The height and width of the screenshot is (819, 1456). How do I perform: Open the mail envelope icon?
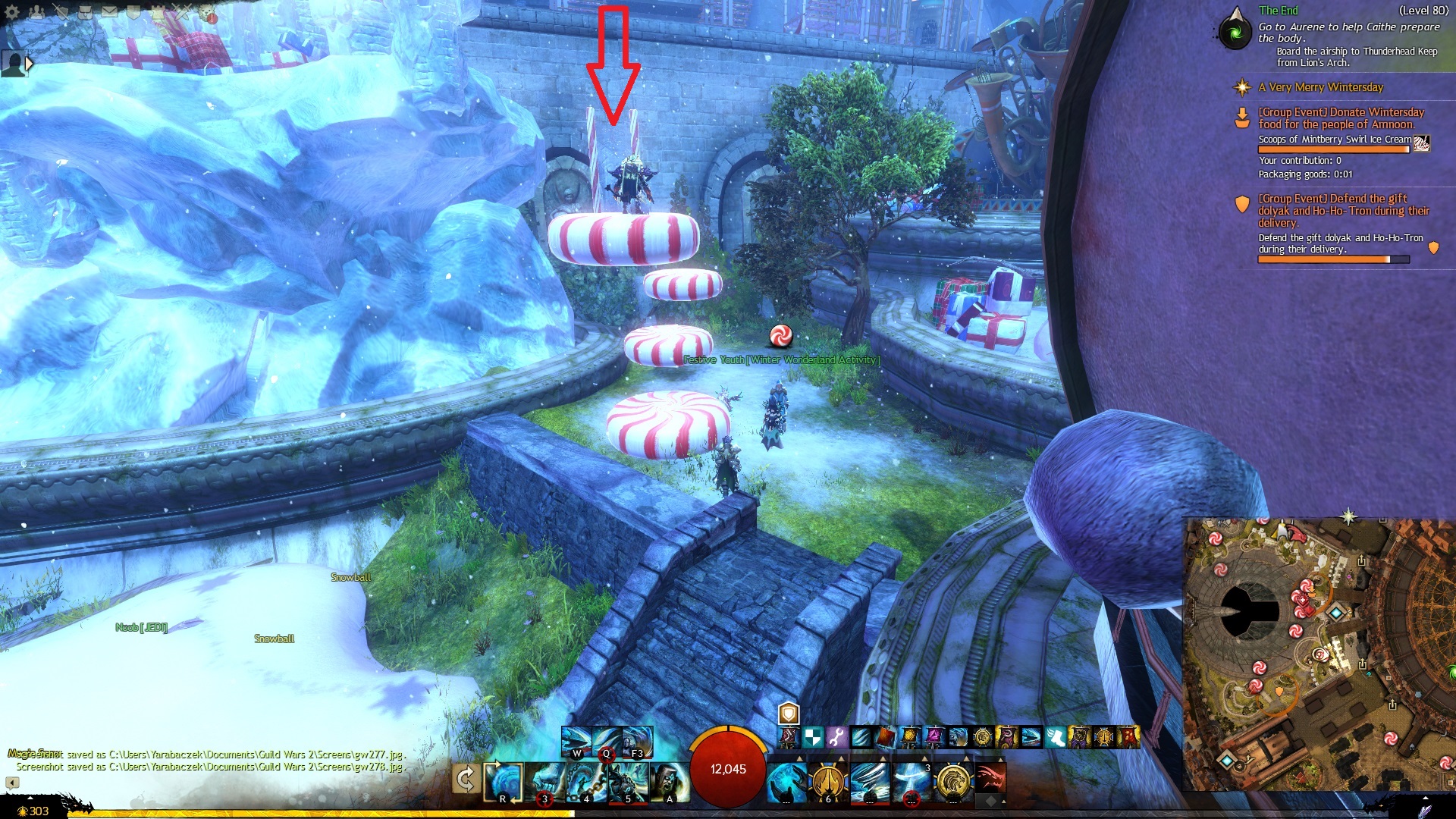tap(109, 12)
